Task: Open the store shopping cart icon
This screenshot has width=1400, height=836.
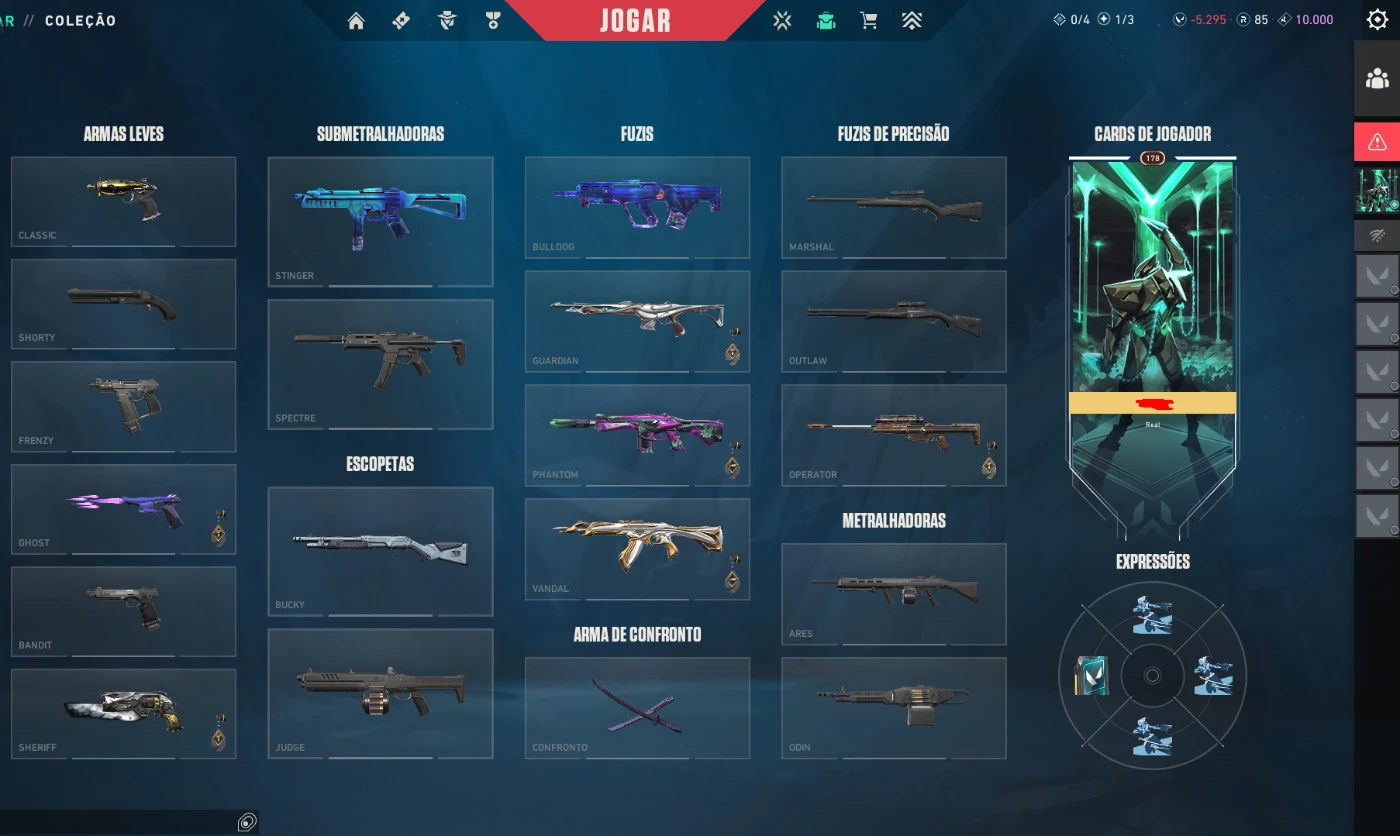Action: click(x=868, y=21)
